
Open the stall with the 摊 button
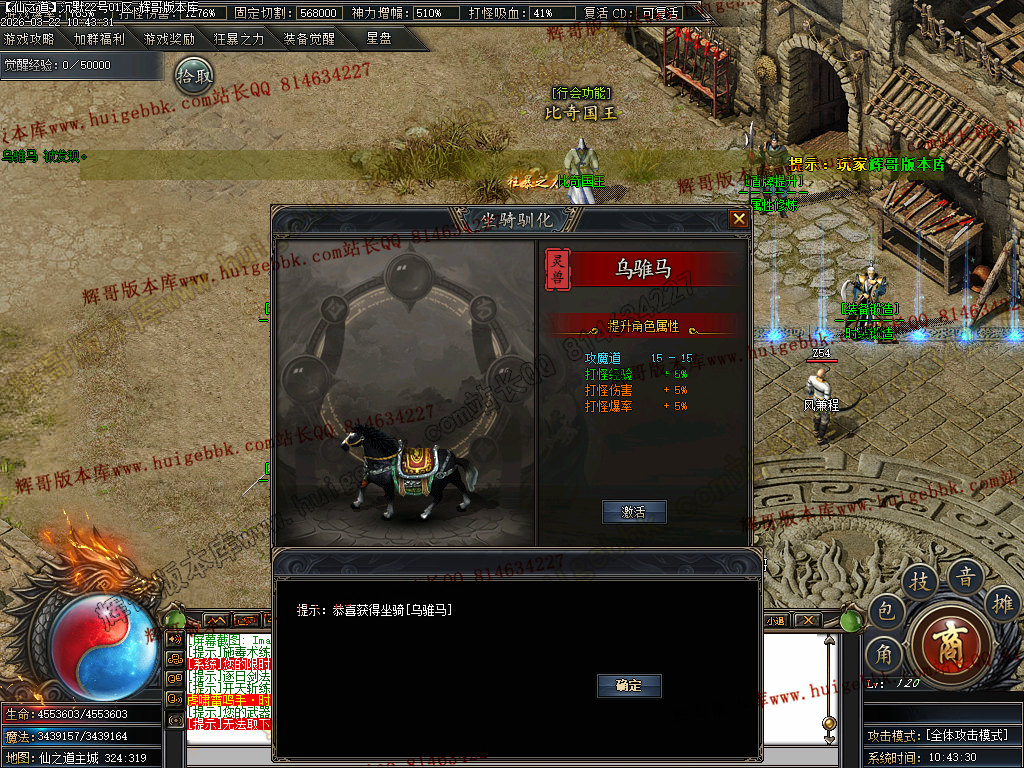pyautogui.click(x=1003, y=603)
